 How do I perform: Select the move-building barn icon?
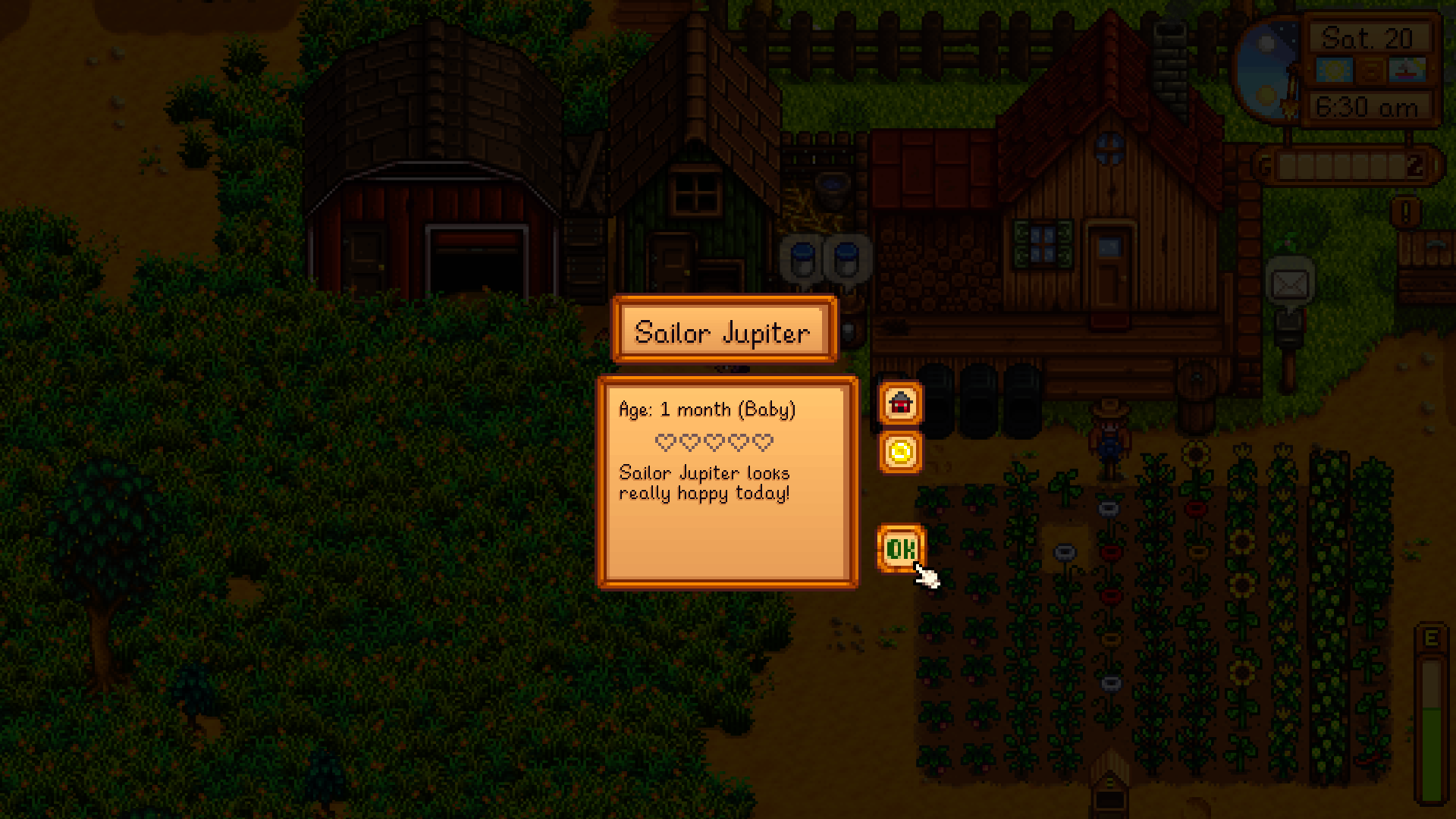[899, 404]
